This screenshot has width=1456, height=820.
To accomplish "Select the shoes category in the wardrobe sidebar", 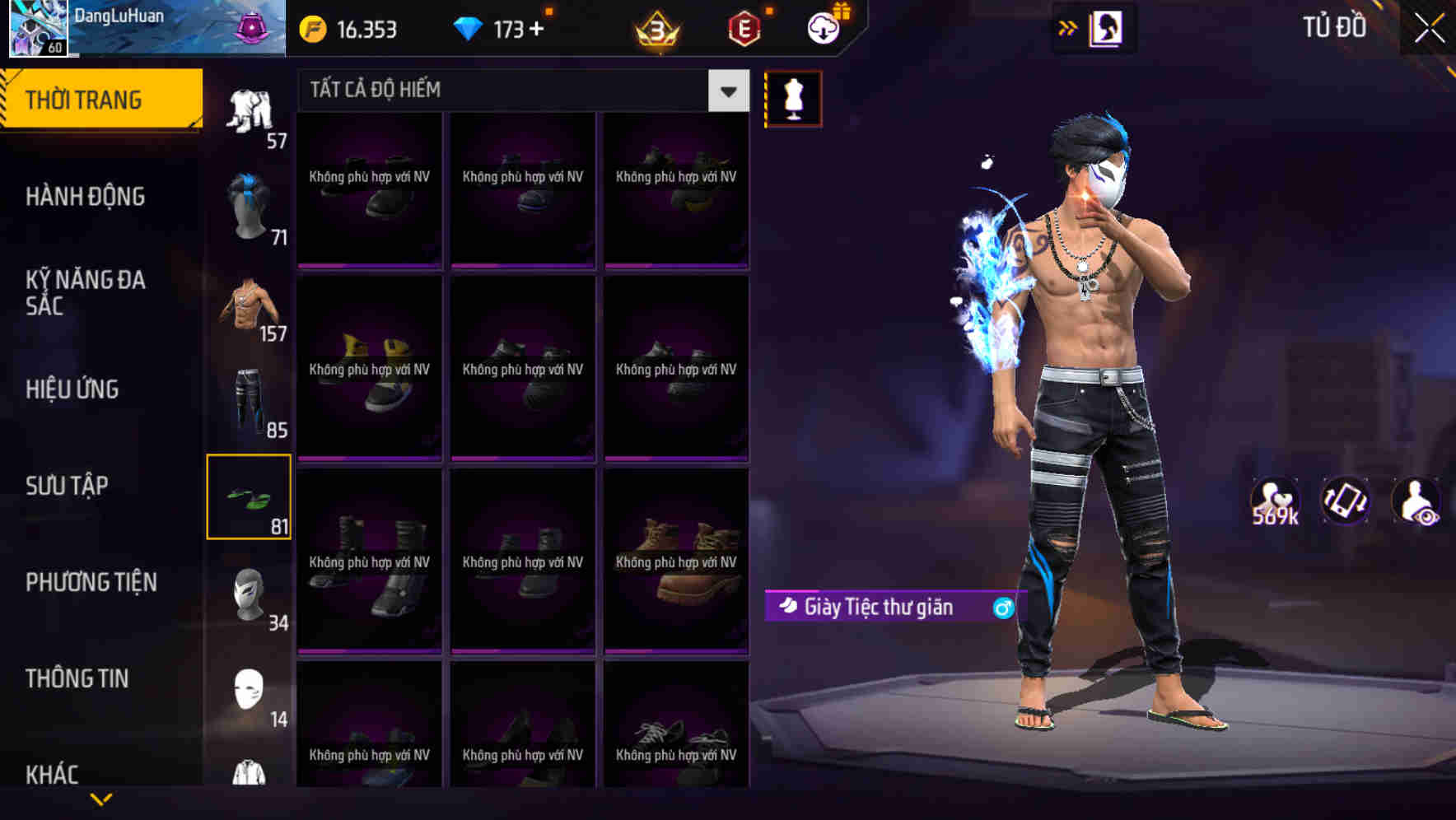I will tap(249, 494).
